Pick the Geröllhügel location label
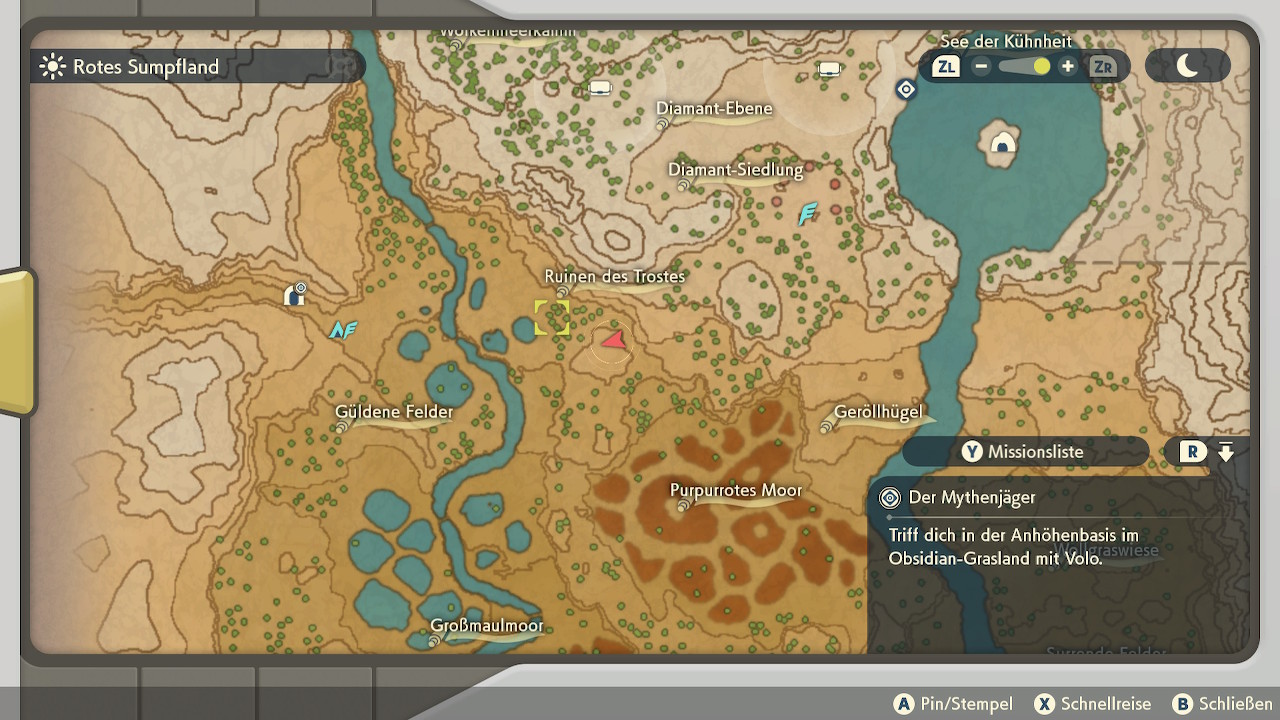This screenshot has height=720, width=1280. pyautogui.click(x=878, y=413)
